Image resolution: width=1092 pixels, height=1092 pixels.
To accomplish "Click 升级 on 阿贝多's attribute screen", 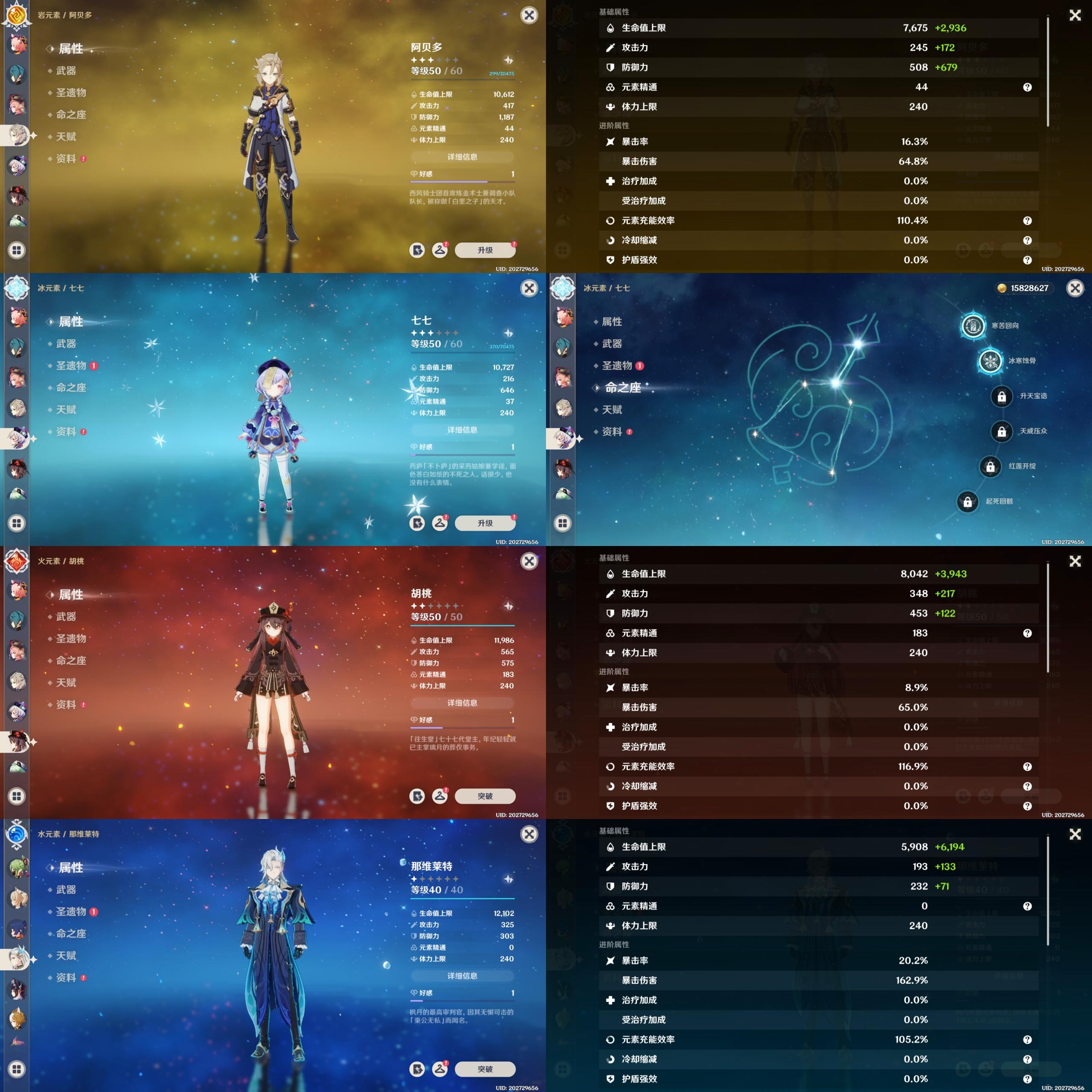I will (x=485, y=250).
